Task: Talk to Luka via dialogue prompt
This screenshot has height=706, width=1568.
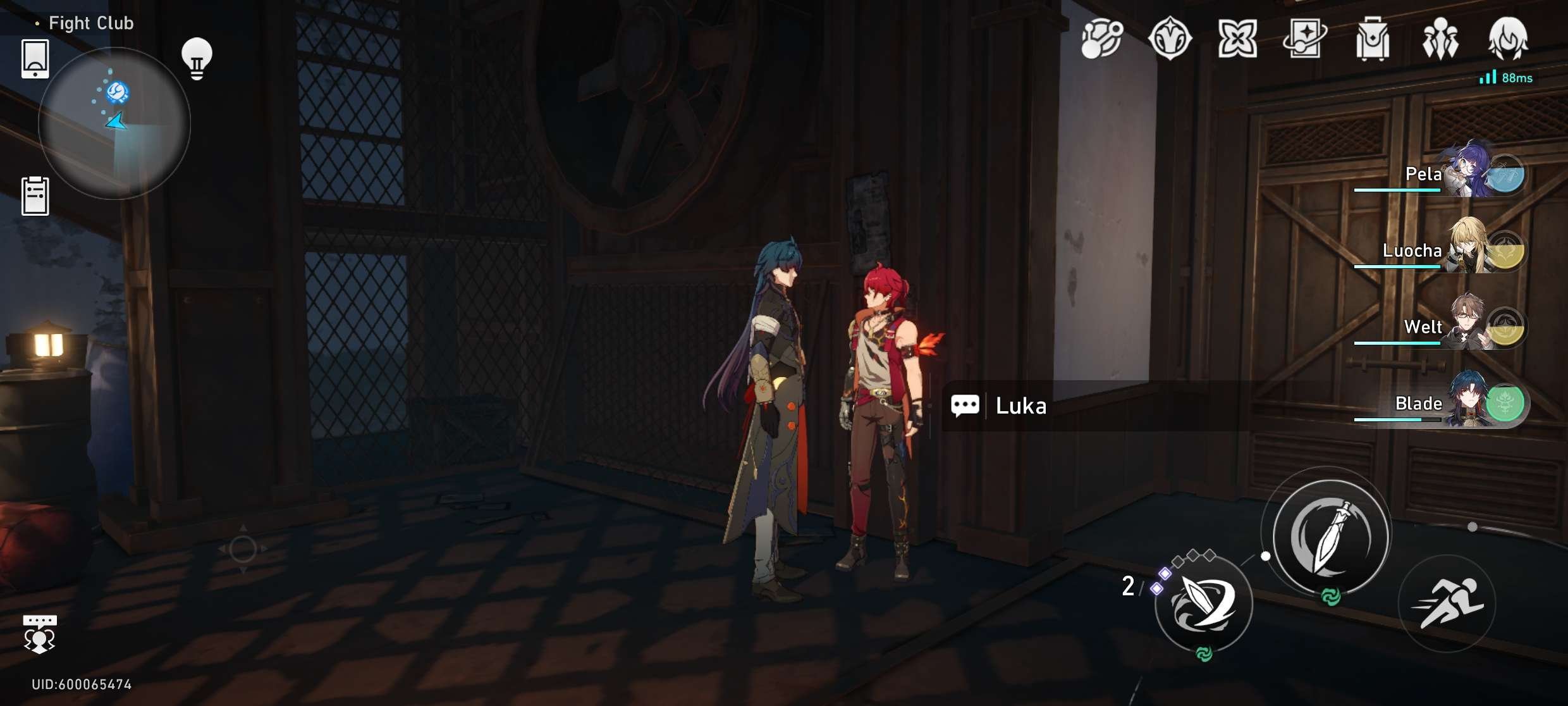Action: tap(1020, 406)
